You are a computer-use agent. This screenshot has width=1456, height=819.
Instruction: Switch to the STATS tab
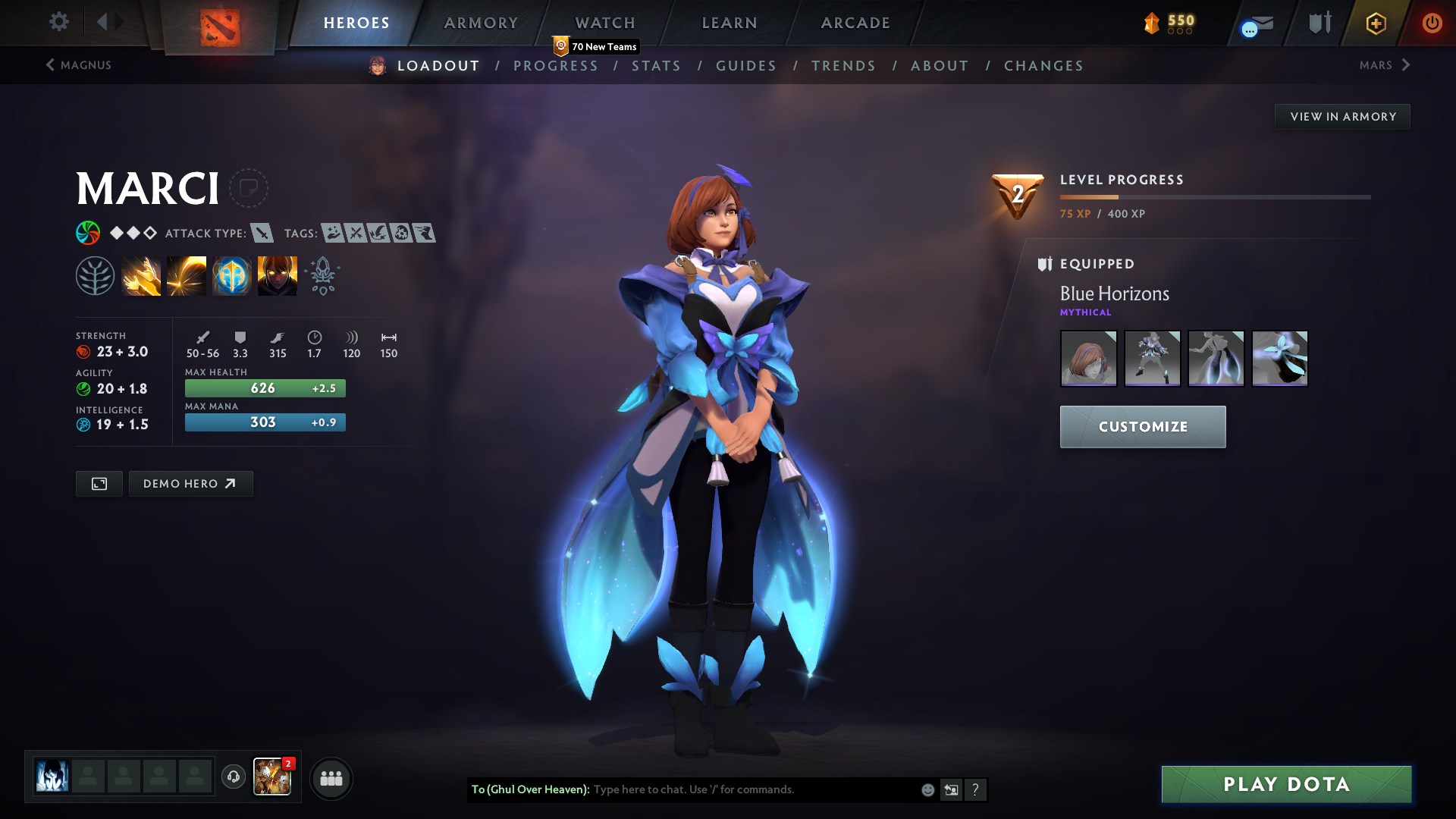tap(657, 66)
